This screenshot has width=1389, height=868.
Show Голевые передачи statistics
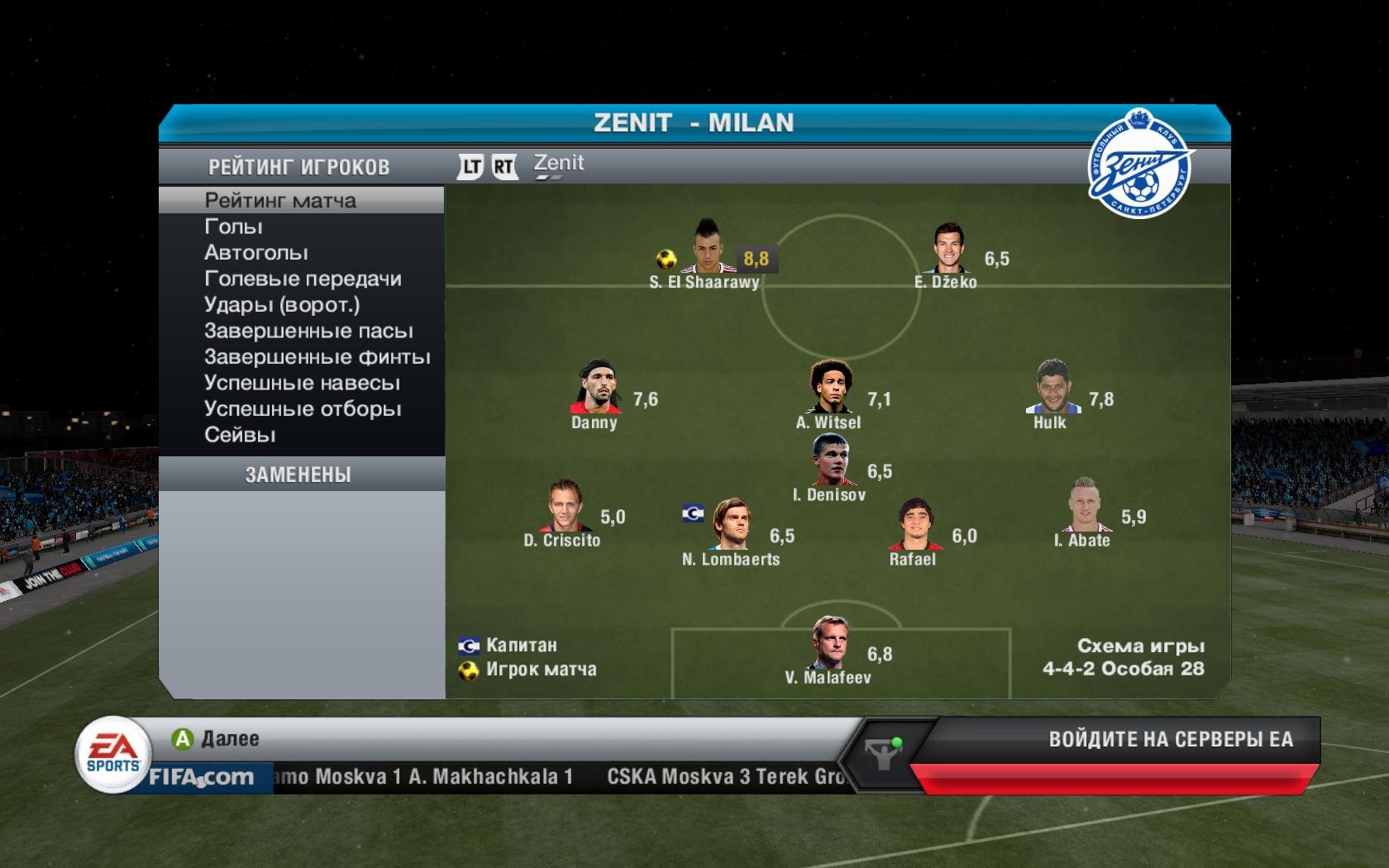point(303,279)
